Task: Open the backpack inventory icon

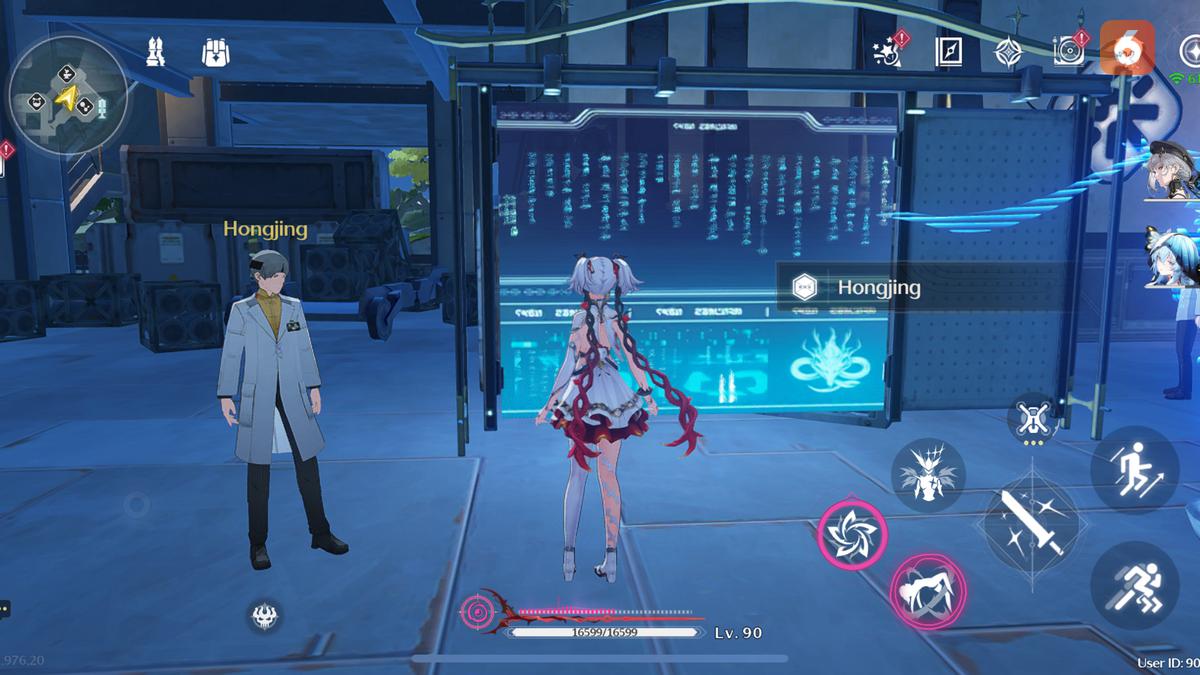Action: (x=215, y=52)
